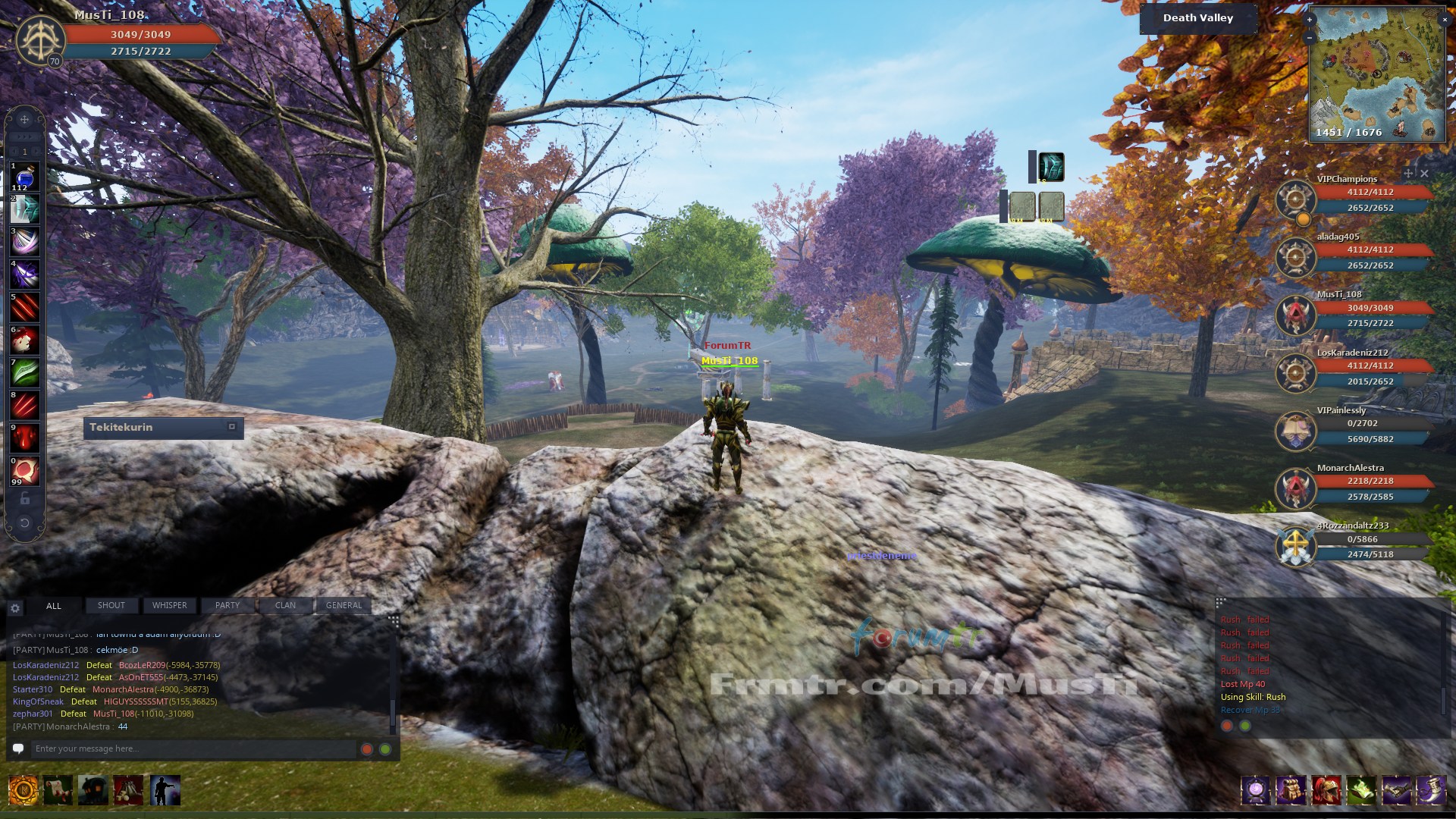Switch to the Clan chat tab
Screen dimensions: 1456x819
(x=285, y=605)
